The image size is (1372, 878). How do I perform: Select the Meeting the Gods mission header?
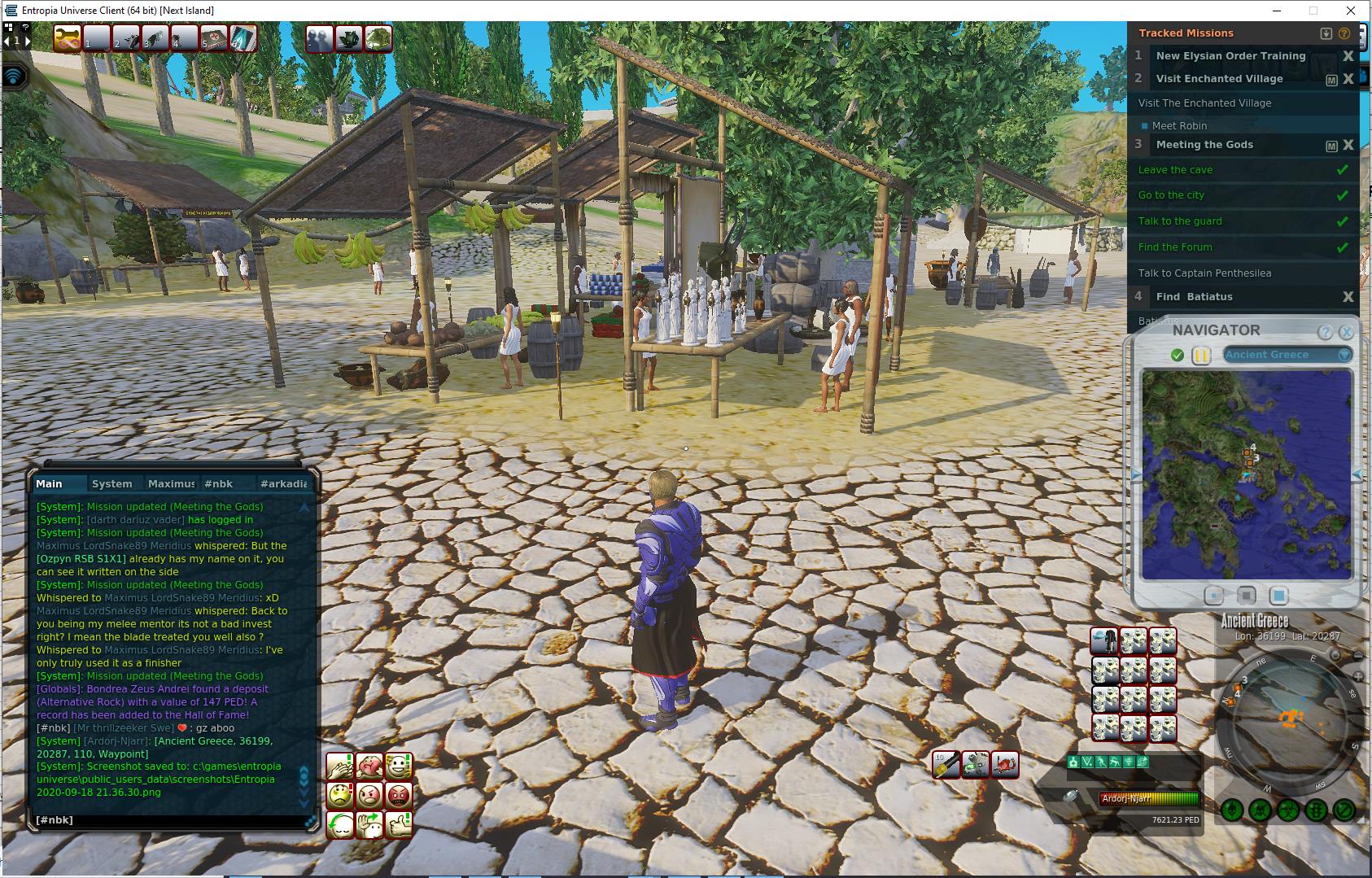pos(1204,145)
